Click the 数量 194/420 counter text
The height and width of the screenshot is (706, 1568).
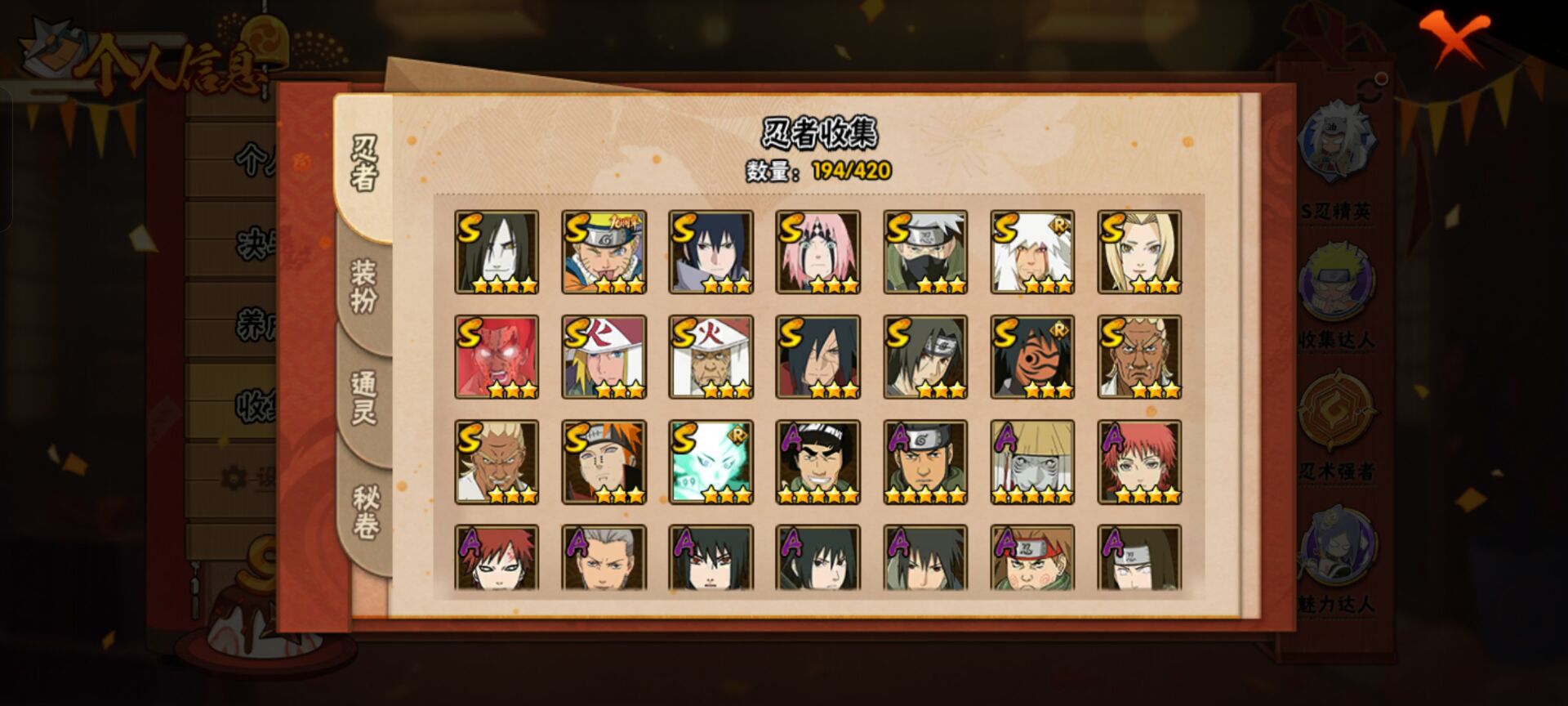click(x=818, y=172)
